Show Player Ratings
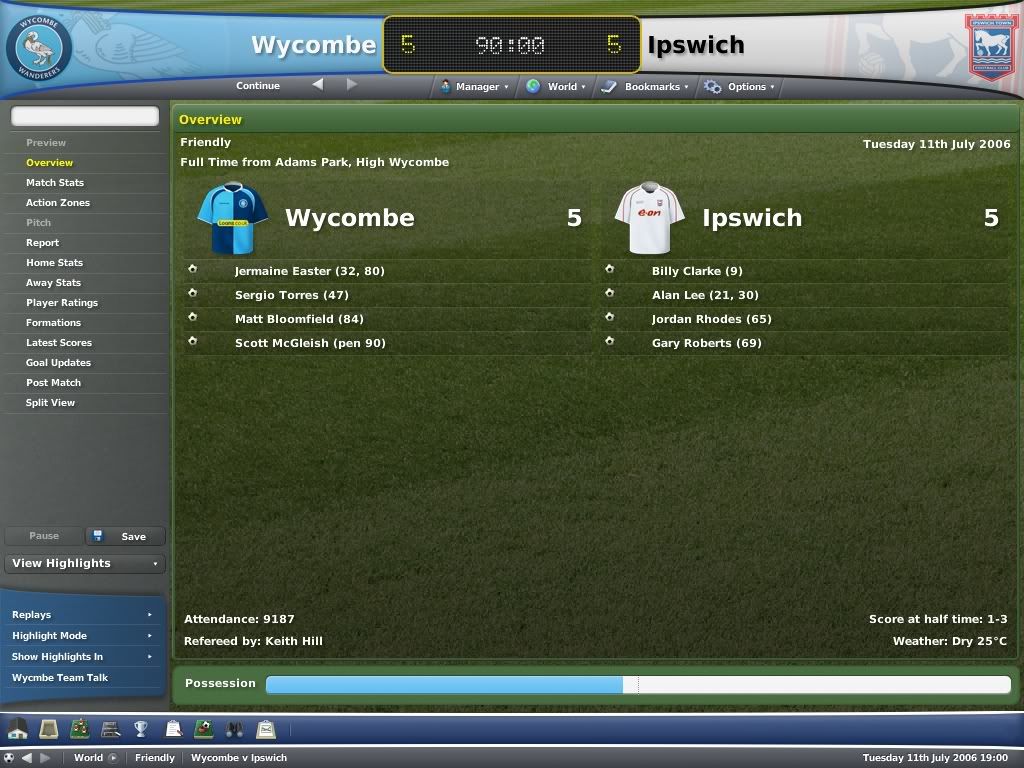1024x768 pixels. (x=62, y=303)
